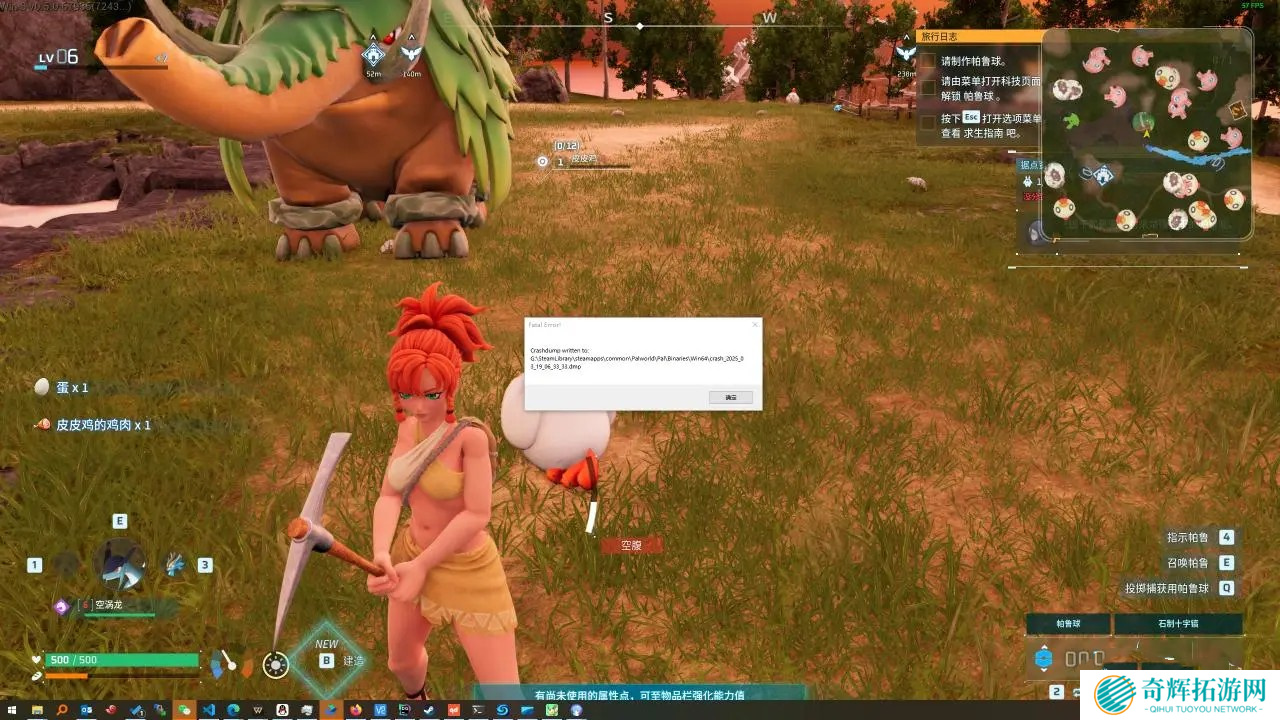Select the compass waypoint marker at 52m
1280x720 pixels.
(374, 54)
